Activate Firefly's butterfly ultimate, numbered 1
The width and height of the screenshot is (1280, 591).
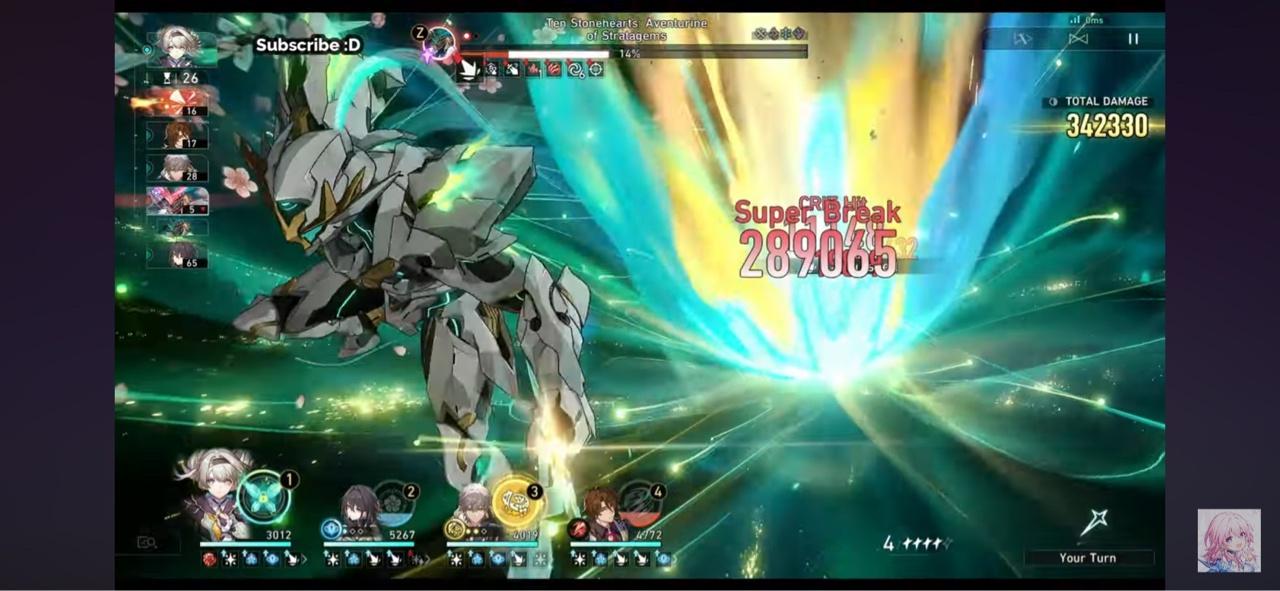[x=264, y=497]
